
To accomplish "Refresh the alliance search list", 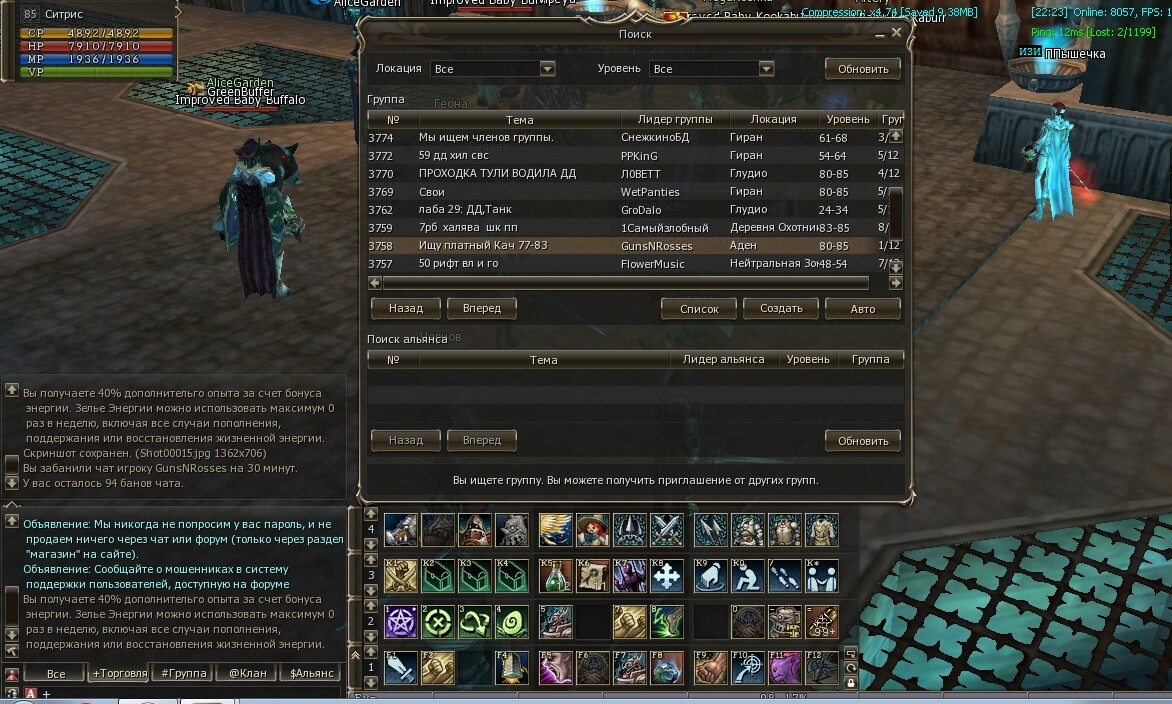I will pyautogui.click(x=862, y=441).
